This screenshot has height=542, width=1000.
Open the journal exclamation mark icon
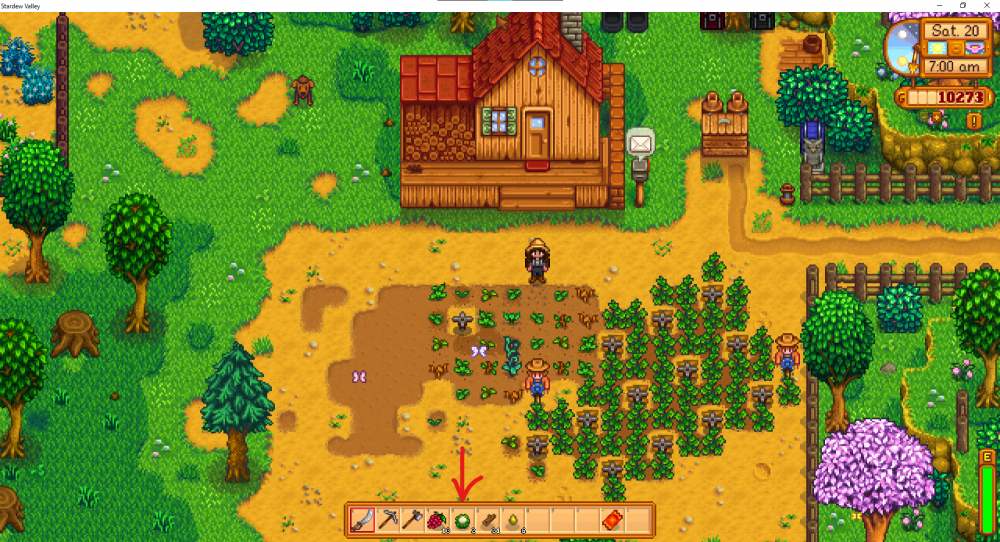point(974,121)
